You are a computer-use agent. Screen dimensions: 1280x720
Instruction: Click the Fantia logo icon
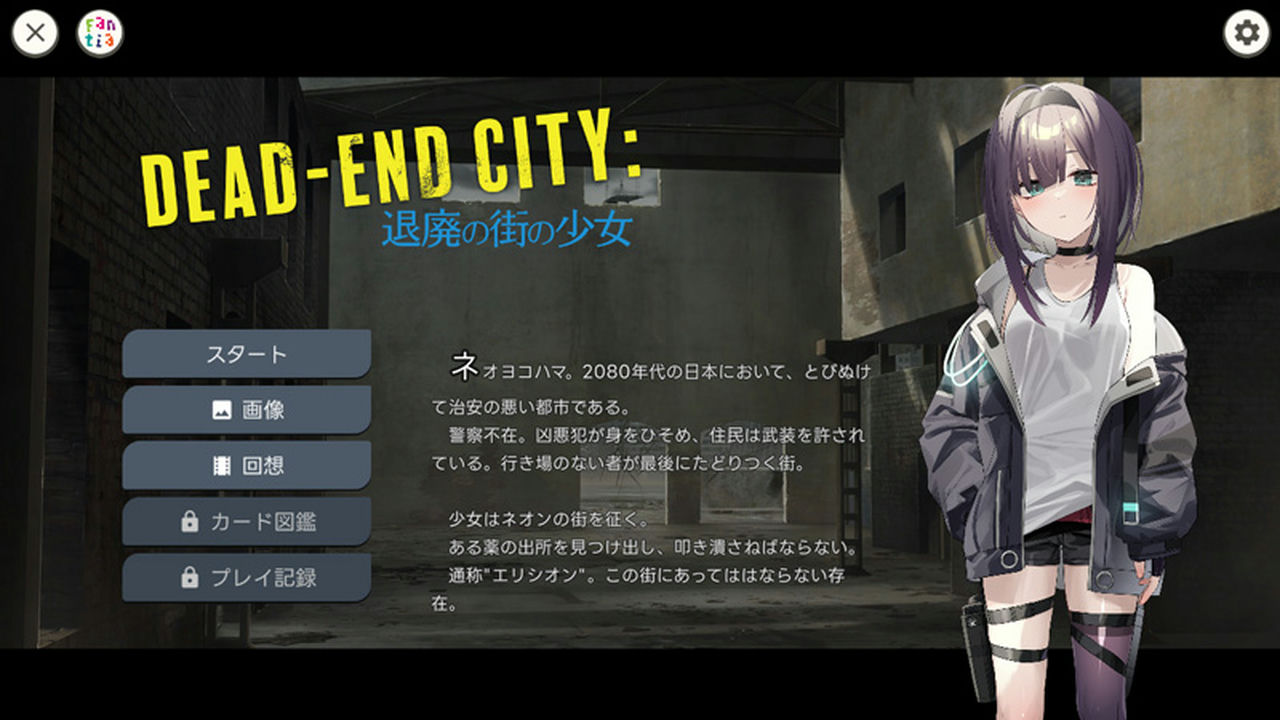[x=100, y=31]
